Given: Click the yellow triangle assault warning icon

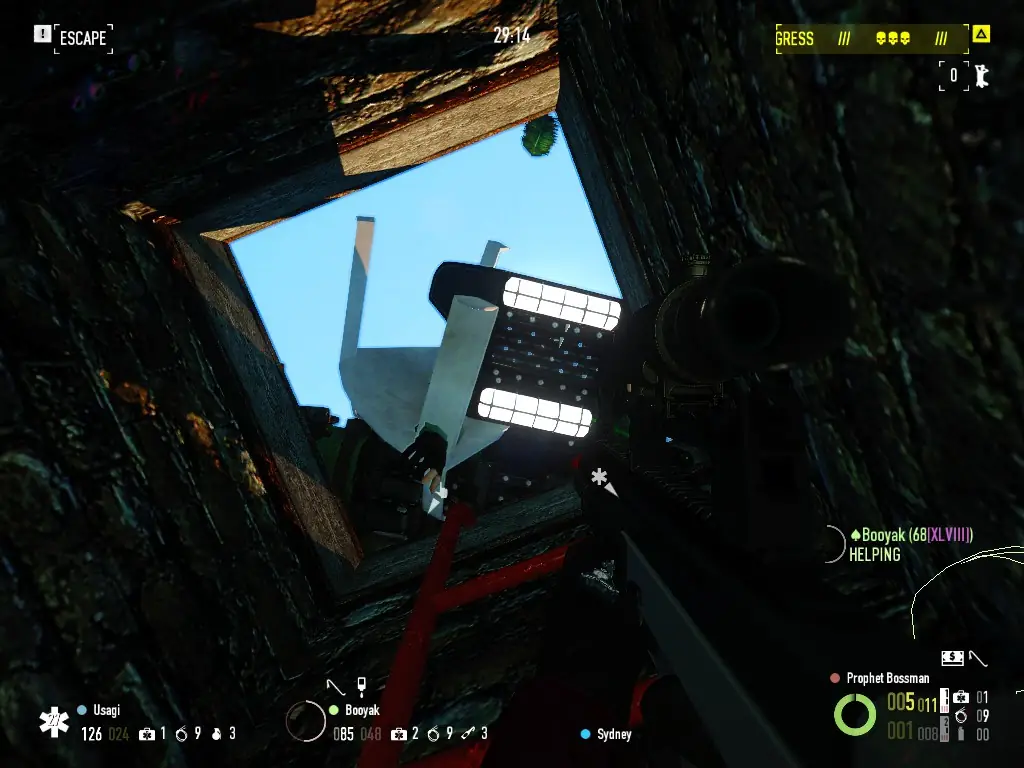Looking at the screenshot, I should pos(981,35).
